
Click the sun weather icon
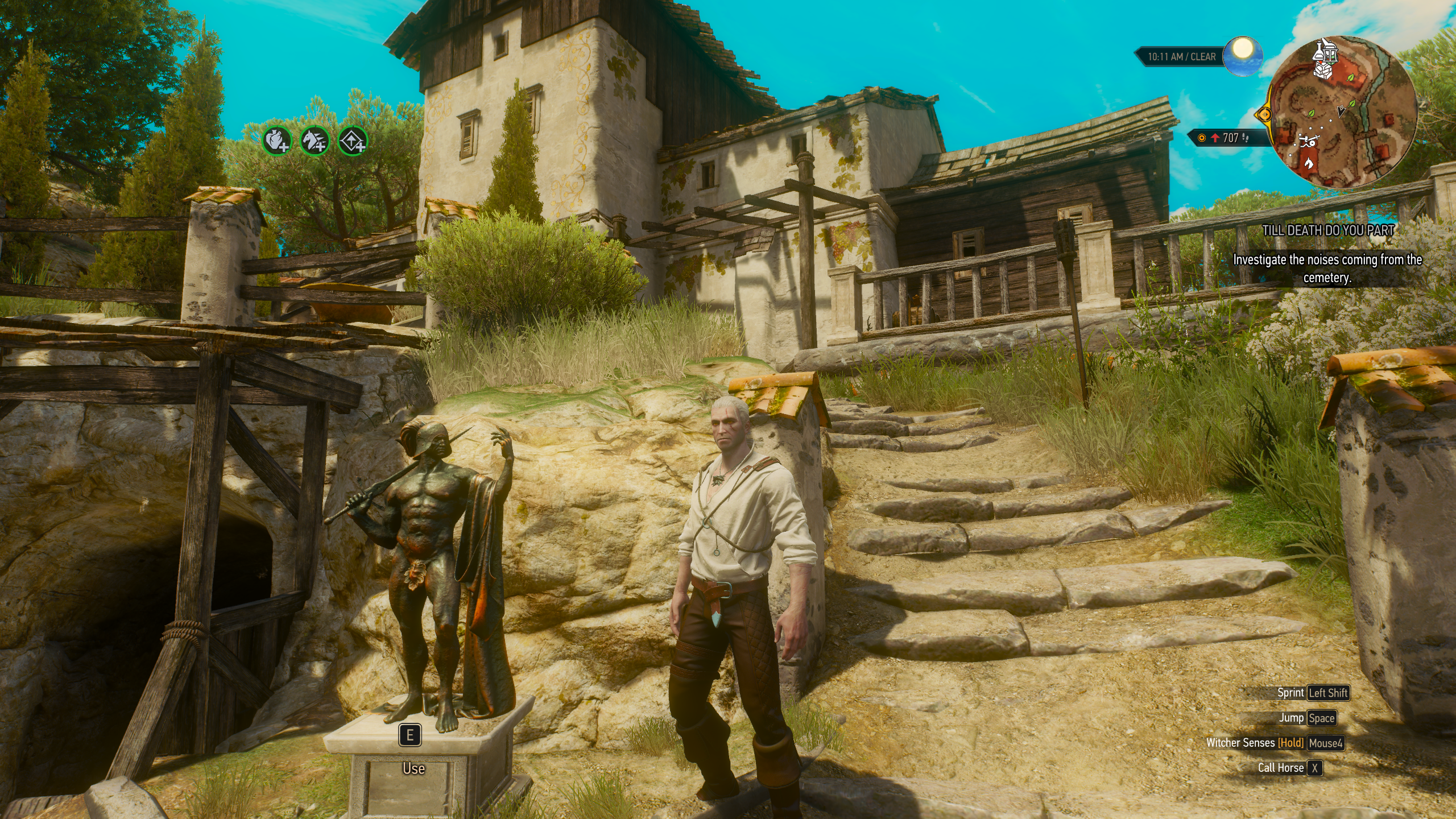pos(1243,55)
